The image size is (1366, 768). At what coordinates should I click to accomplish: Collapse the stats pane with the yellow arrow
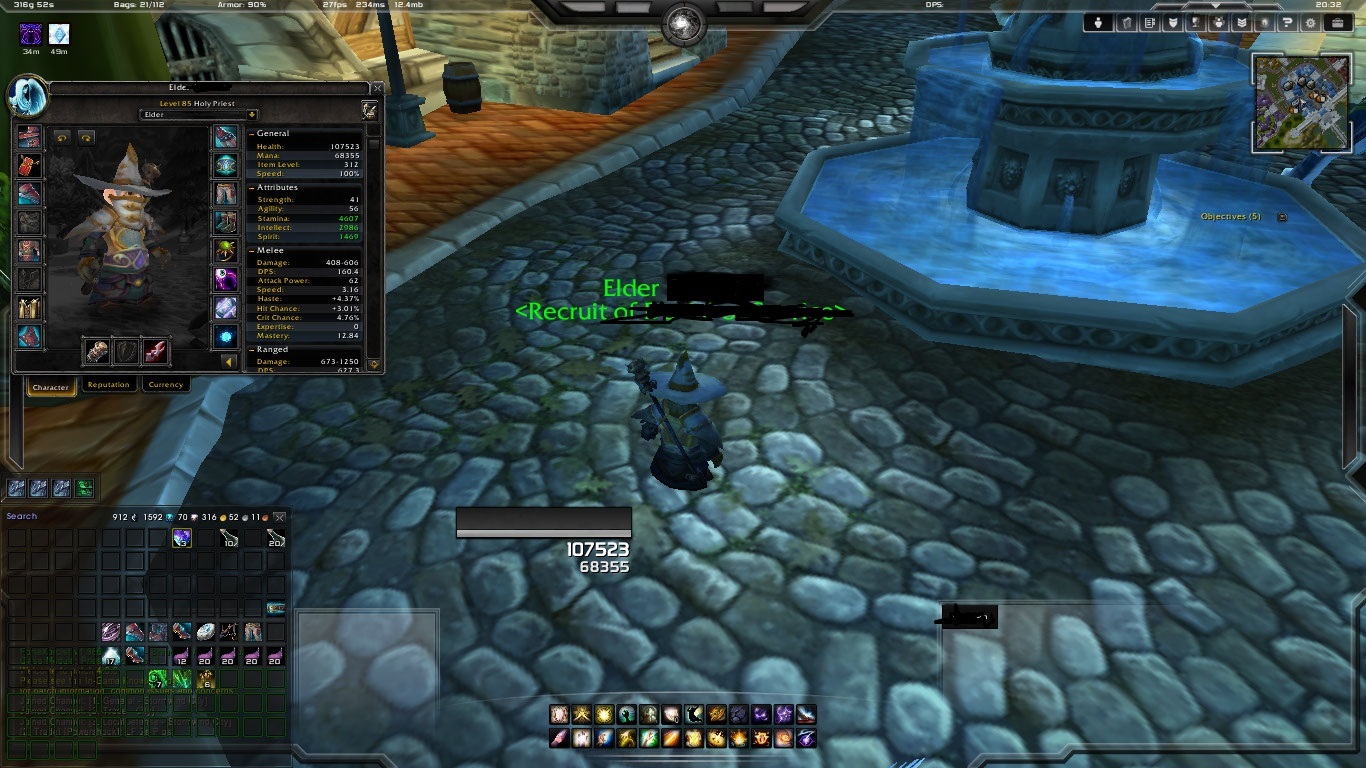[x=229, y=362]
